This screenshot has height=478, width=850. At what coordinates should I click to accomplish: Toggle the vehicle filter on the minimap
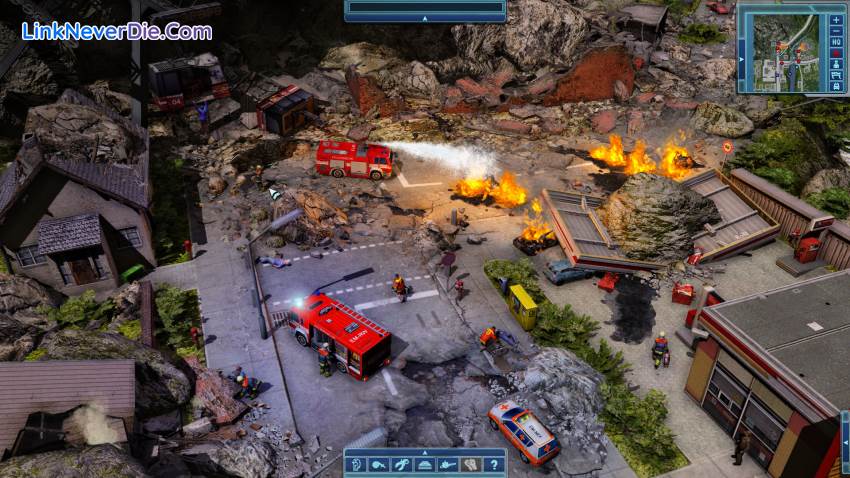836,86
